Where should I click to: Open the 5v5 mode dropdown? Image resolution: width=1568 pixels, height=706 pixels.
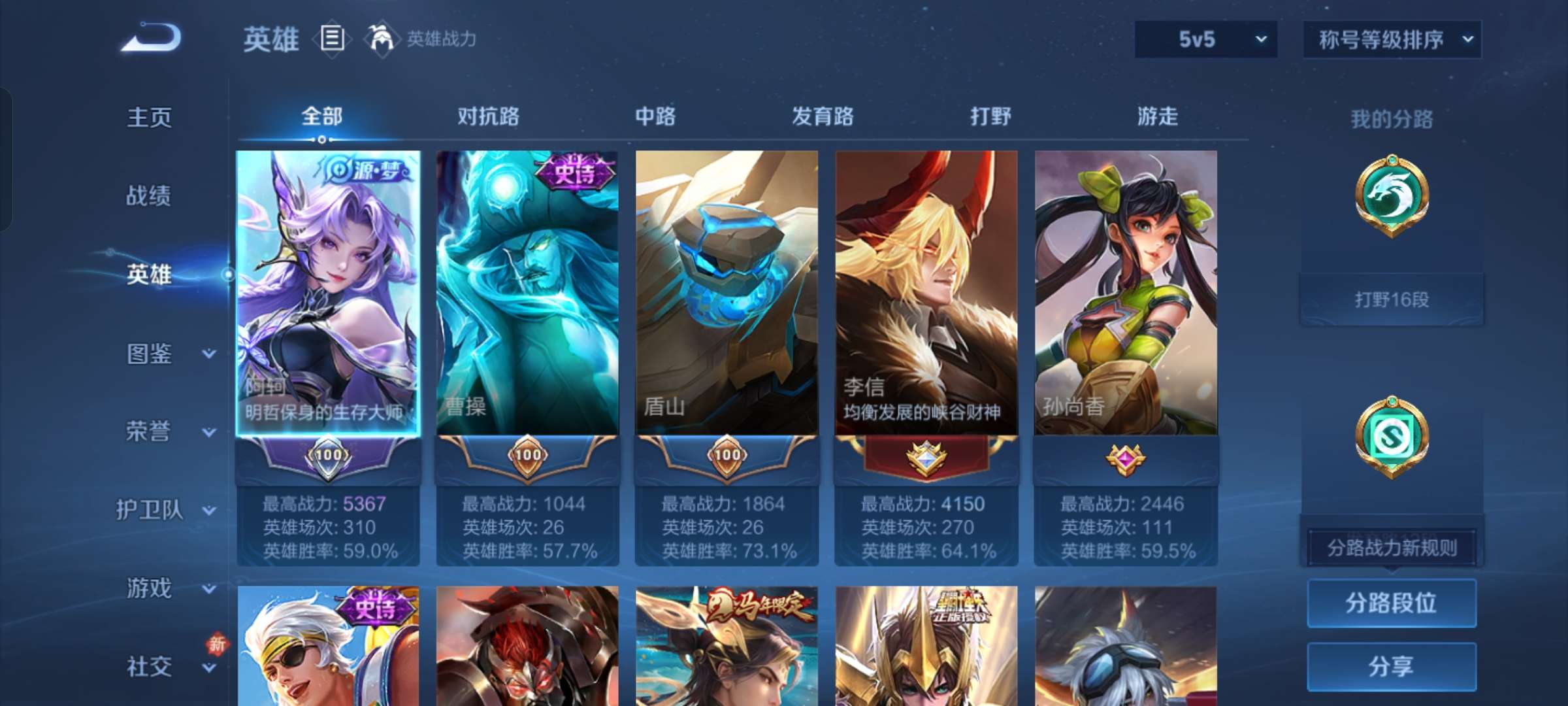coord(1205,39)
